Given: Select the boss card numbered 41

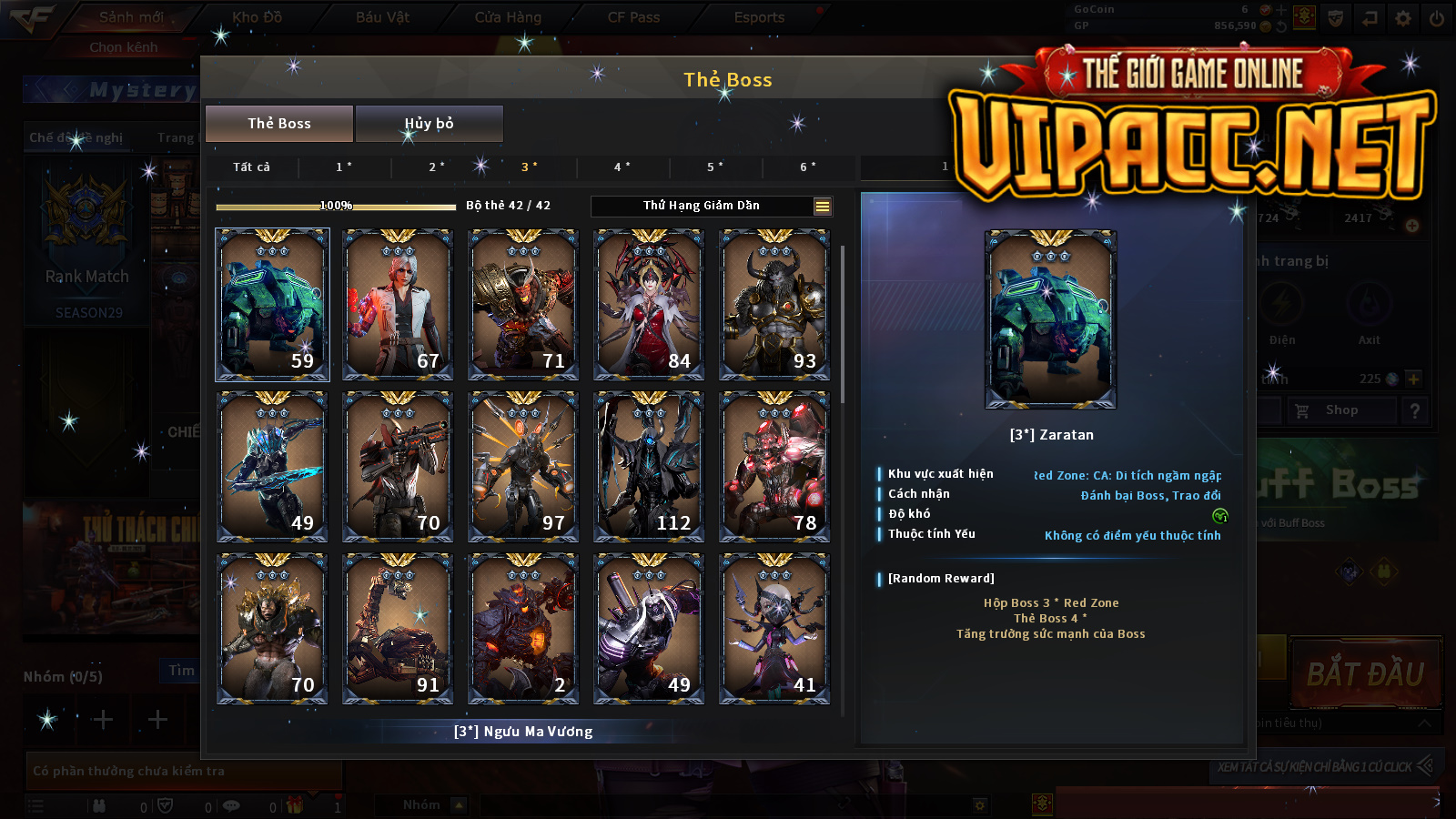Looking at the screenshot, I should (774, 629).
